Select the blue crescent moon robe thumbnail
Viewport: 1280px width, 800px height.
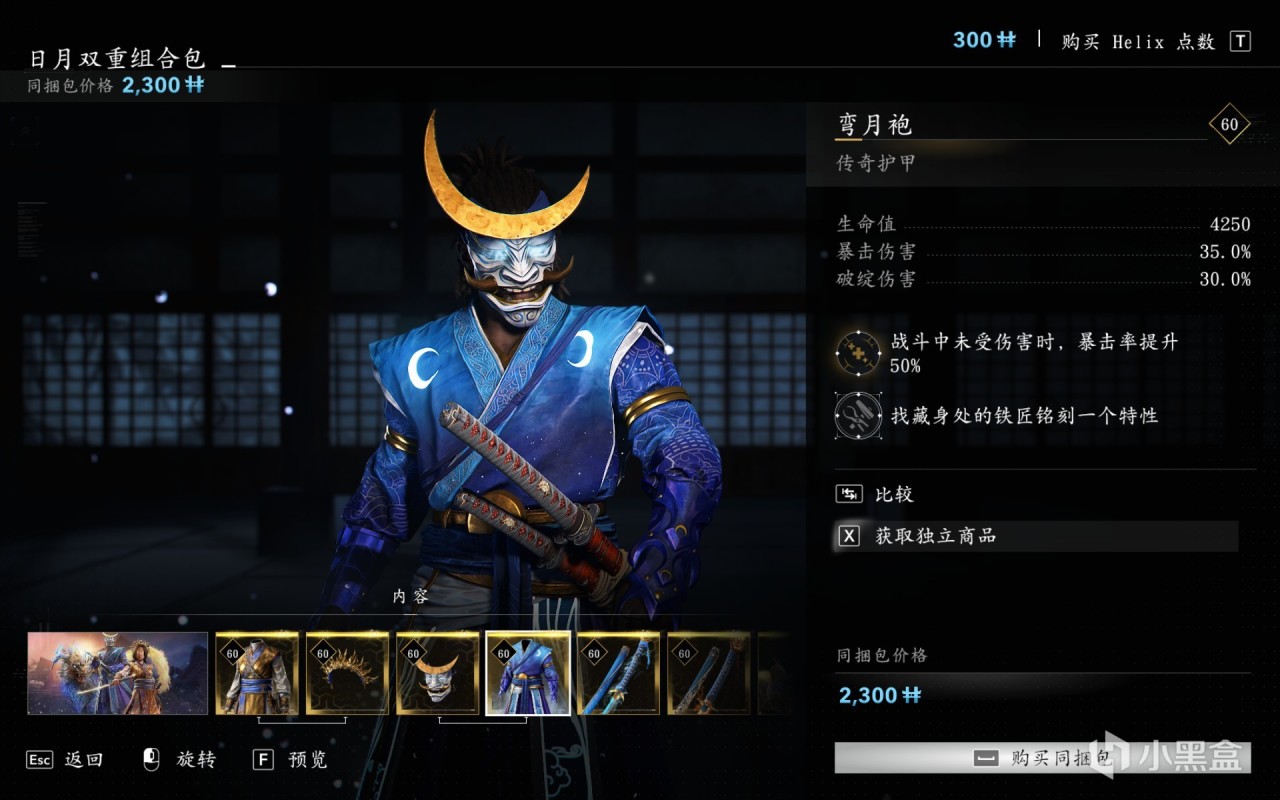[528, 673]
